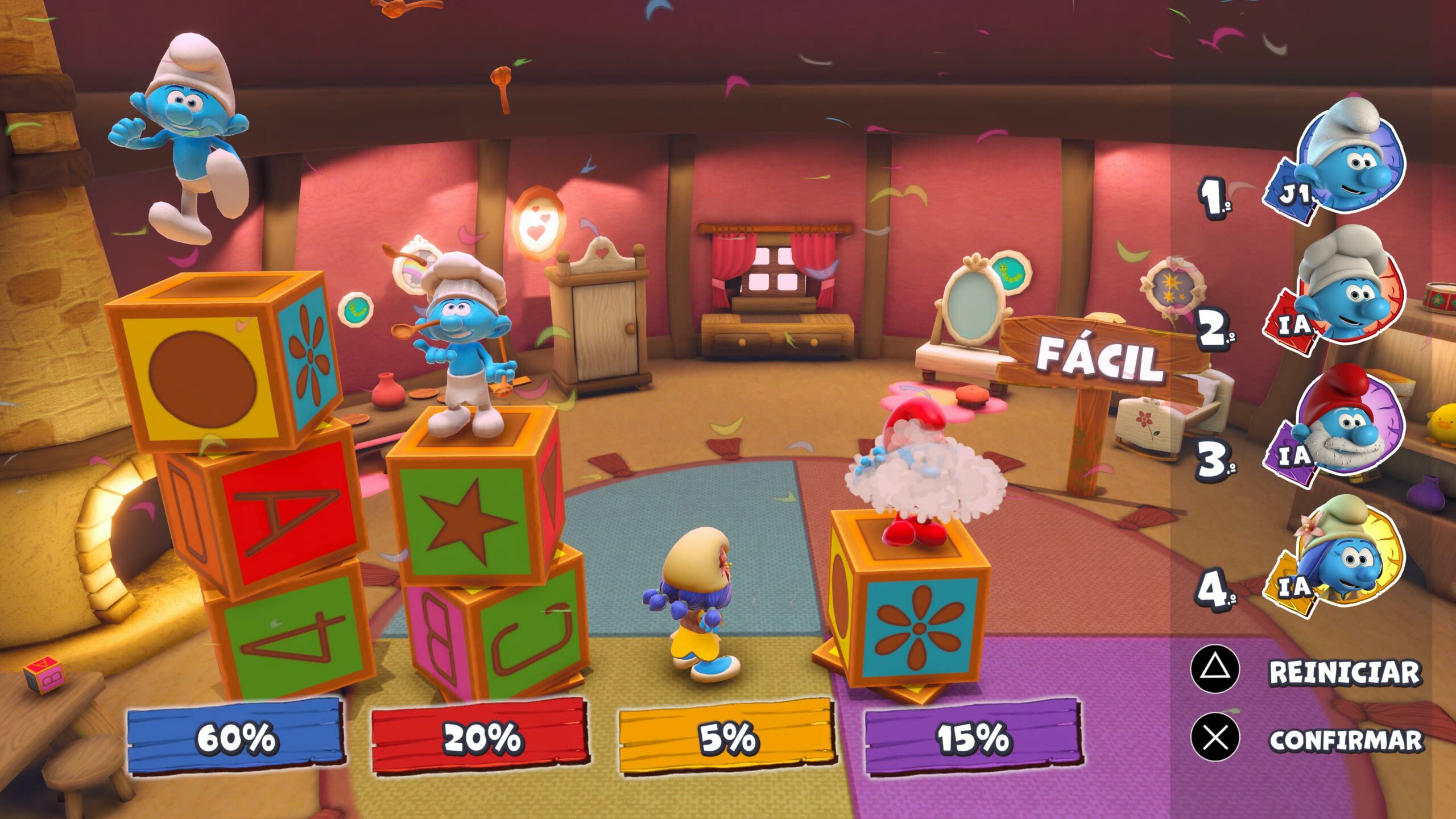Choose CONFIRMAR to continue
1456x819 pixels.
point(1345,739)
